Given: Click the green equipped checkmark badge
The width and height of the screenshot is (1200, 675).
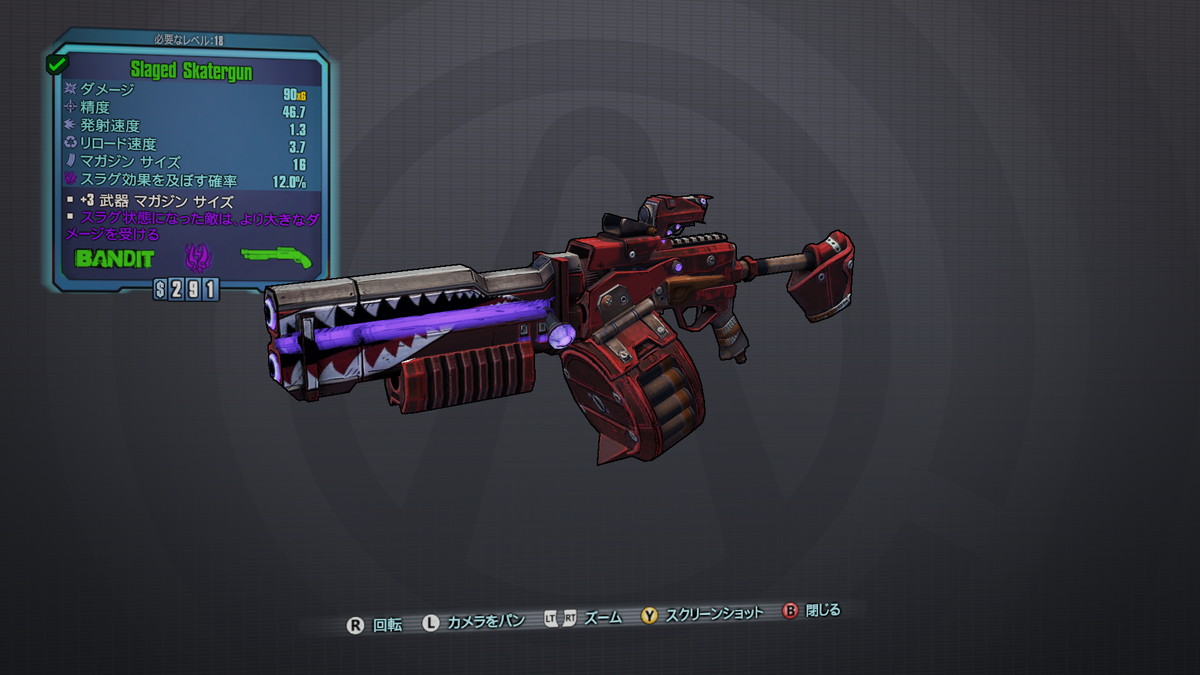Looking at the screenshot, I should tap(55, 65).
